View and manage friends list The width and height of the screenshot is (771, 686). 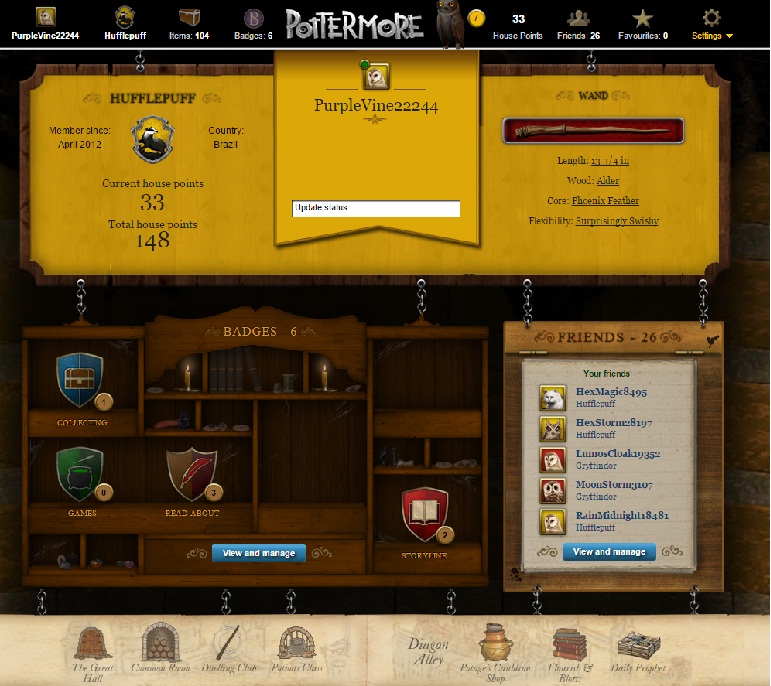tap(609, 552)
